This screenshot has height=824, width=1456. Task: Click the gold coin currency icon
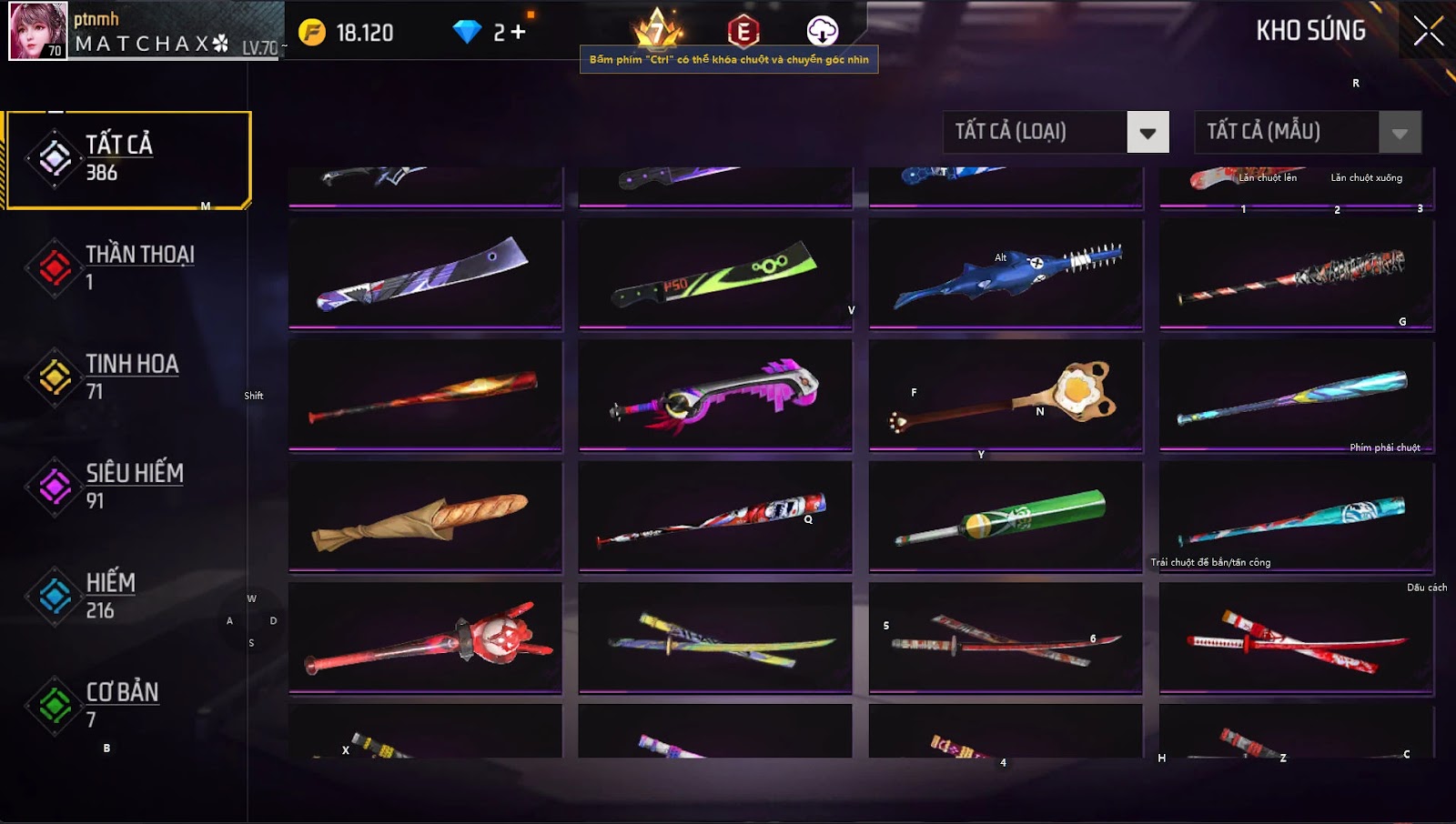click(x=312, y=33)
